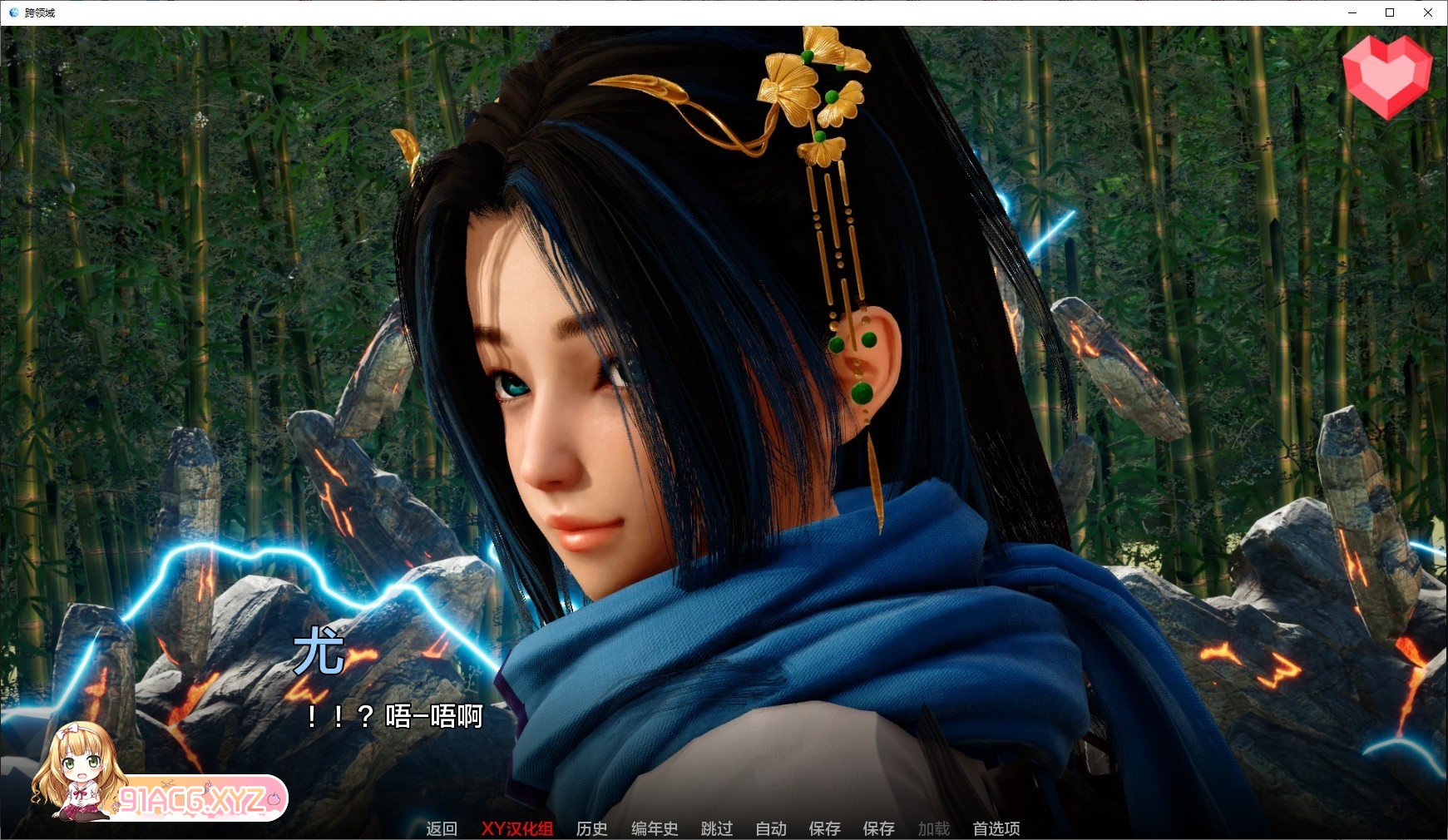The width and height of the screenshot is (1448, 840).
Task: Open 编年史 chronicle screen
Action: pos(654,828)
